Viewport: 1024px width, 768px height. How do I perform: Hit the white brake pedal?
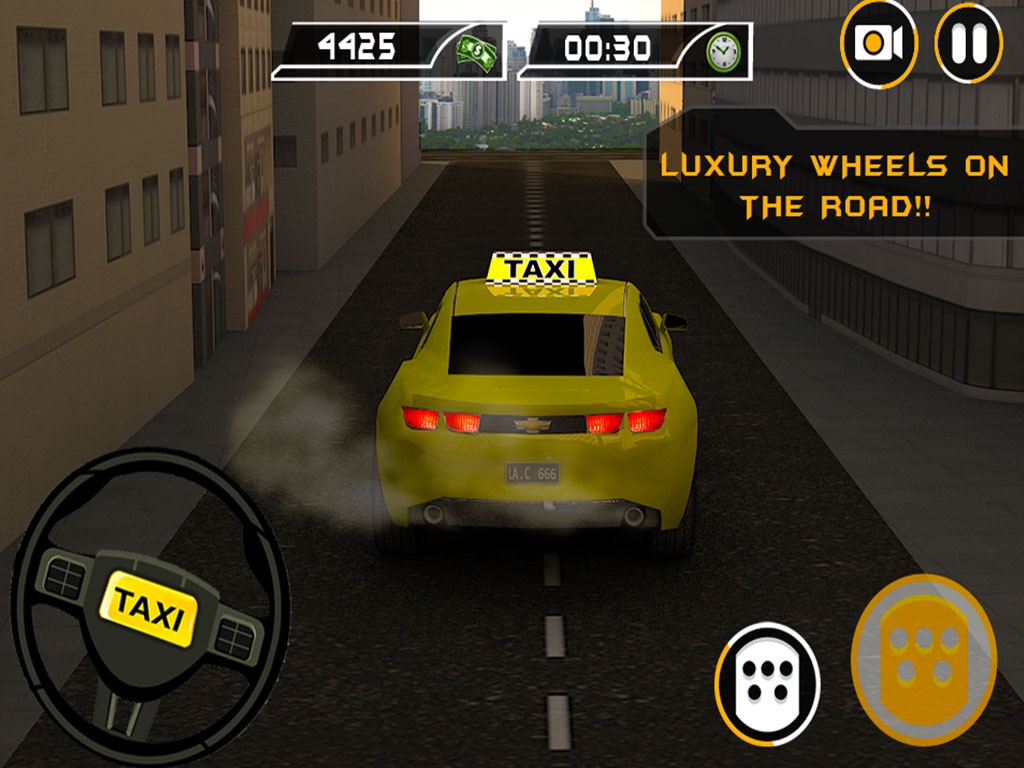pyautogui.click(x=767, y=685)
